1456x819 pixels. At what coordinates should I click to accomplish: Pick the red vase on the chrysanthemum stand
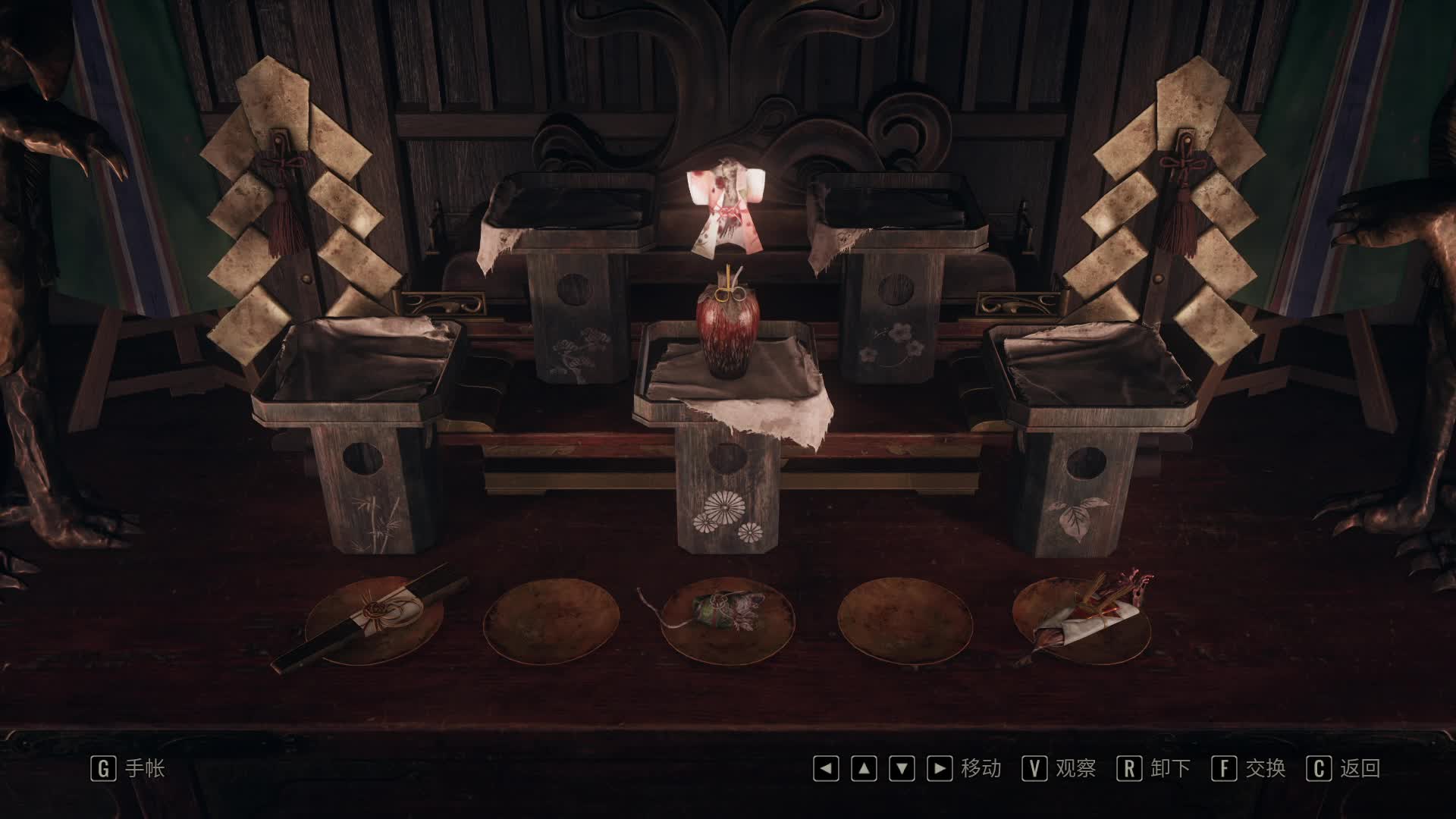click(726, 331)
